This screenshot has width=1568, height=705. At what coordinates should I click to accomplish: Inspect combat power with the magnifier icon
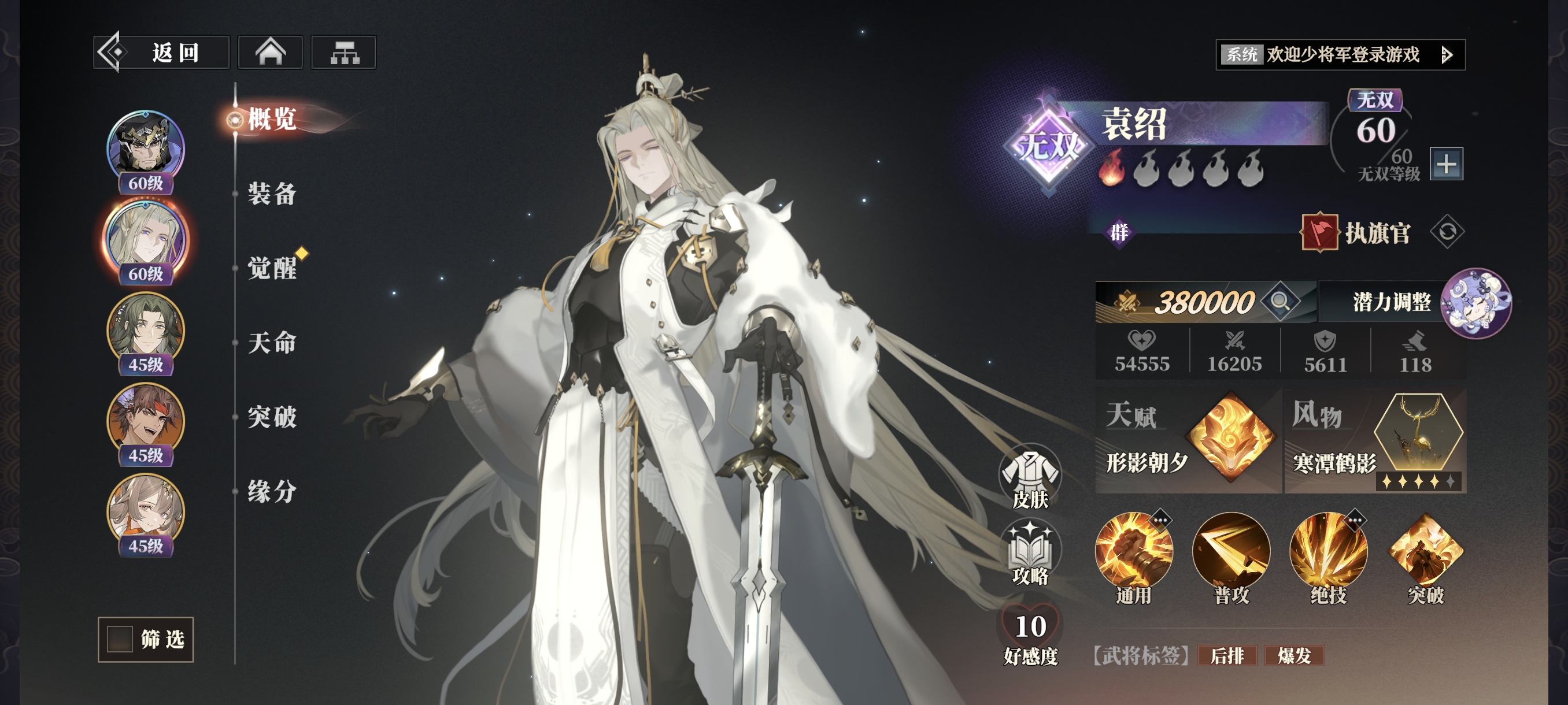(1279, 301)
